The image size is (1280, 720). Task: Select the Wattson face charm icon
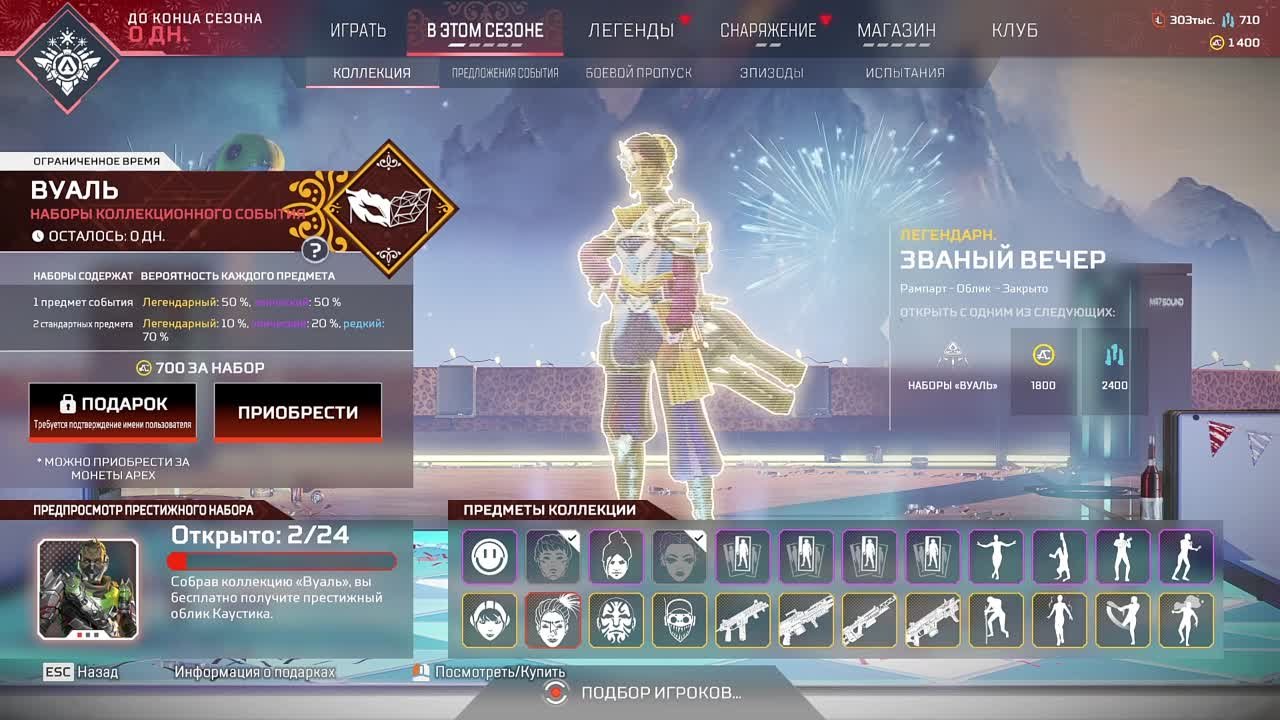pyautogui.click(x=487, y=620)
